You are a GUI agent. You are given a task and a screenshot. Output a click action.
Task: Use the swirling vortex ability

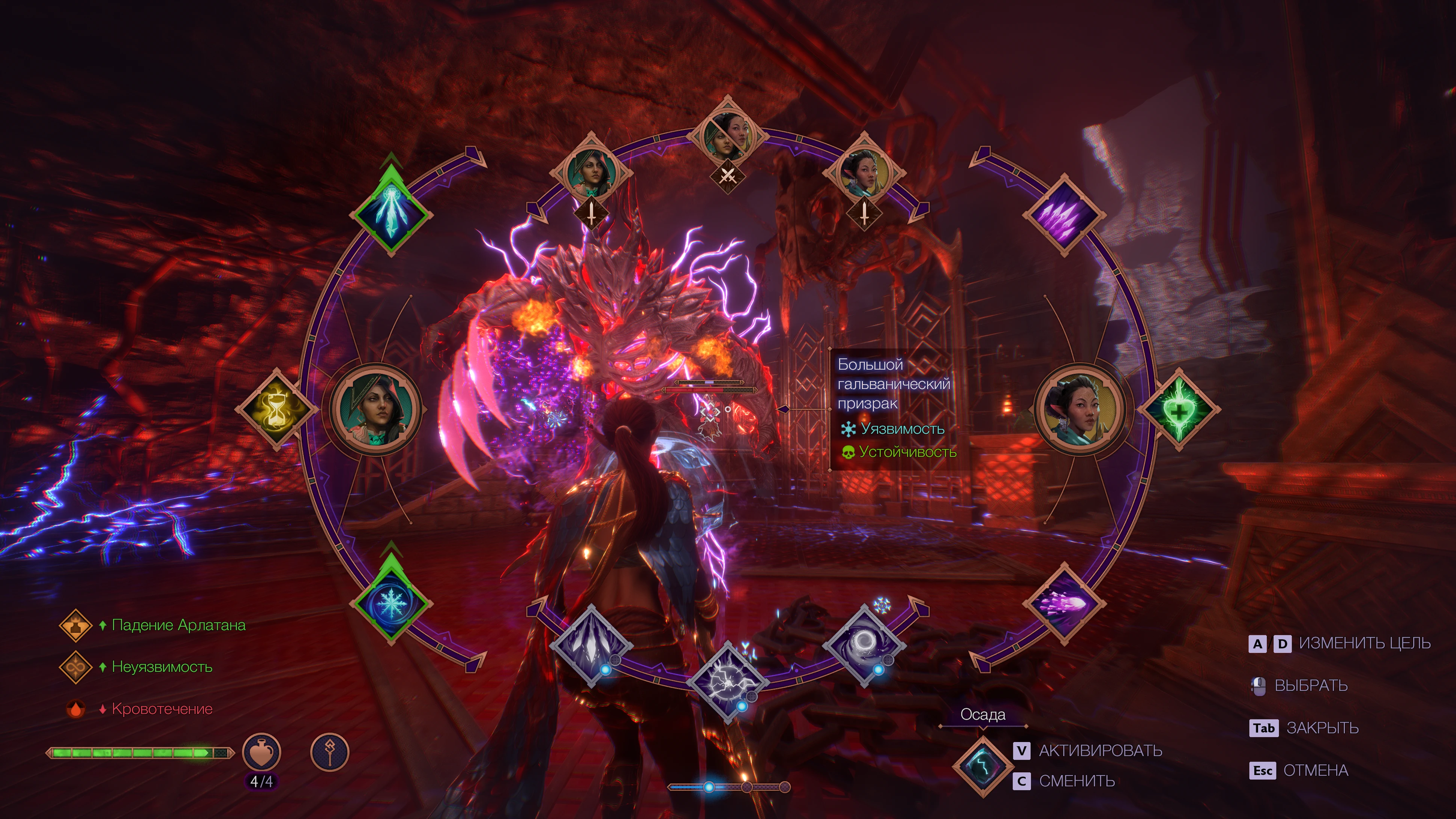(x=864, y=644)
